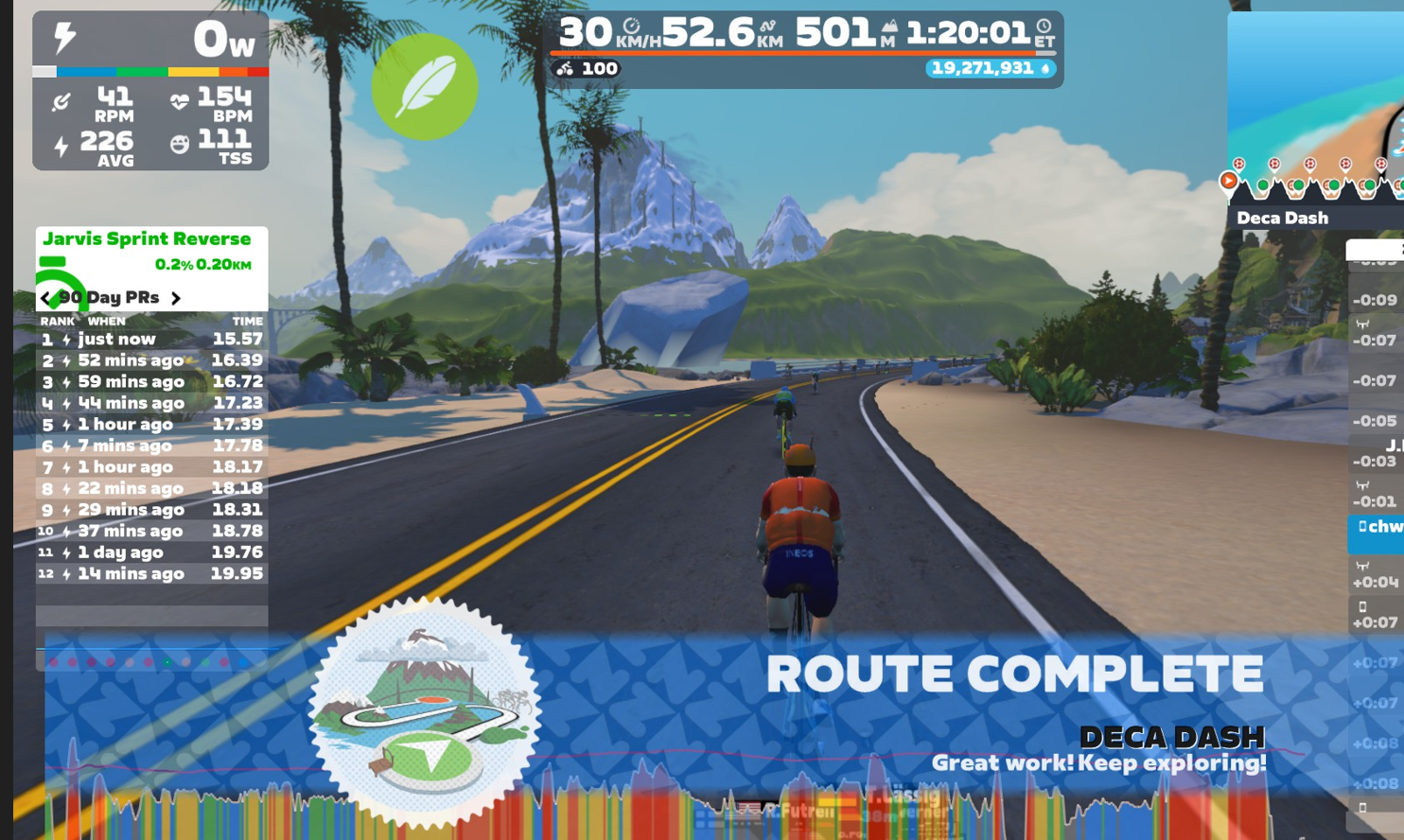This screenshot has width=1404, height=840.
Task: Click the Route Complete badge emblem
Action: (x=424, y=711)
